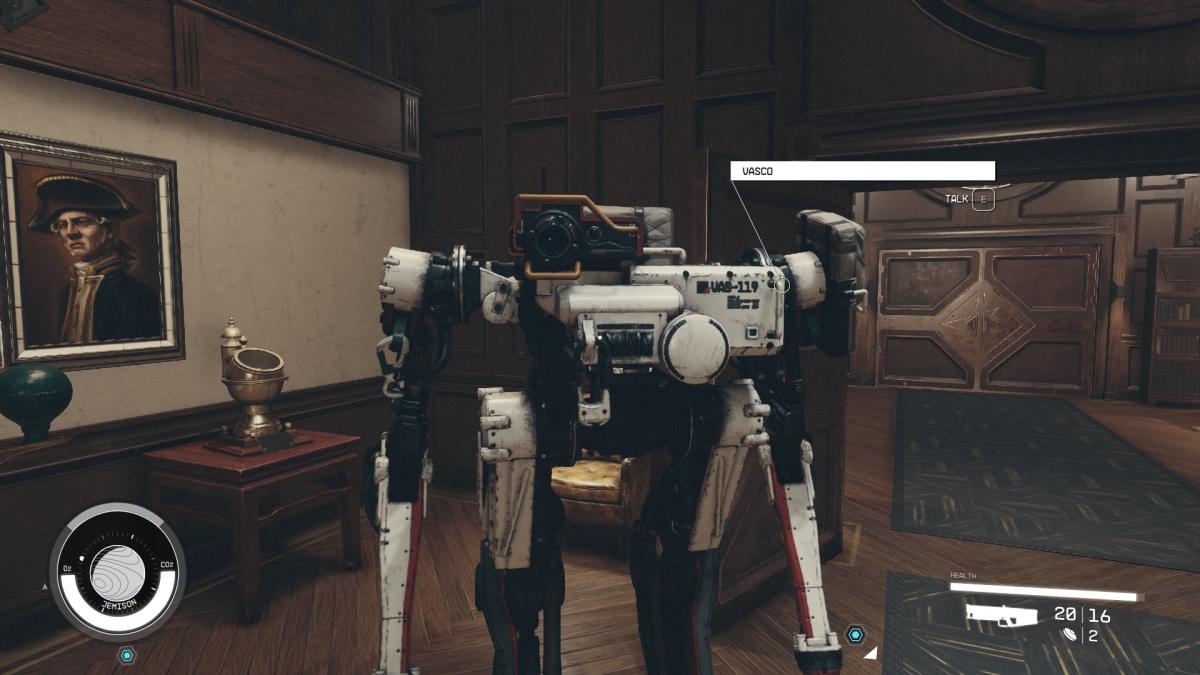Screen dimensions: 1200x675
Task: Click the blue hexagon marker under the compass
Action: (126, 655)
